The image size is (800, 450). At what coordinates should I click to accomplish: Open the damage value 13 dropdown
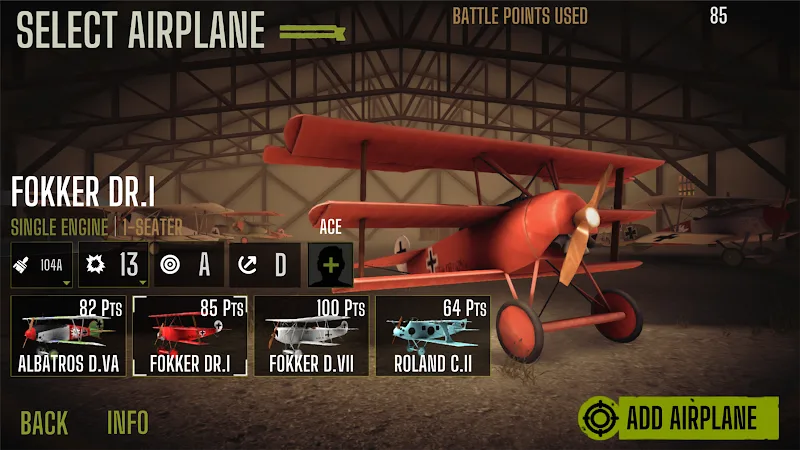pyautogui.click(x=113, y=265)
